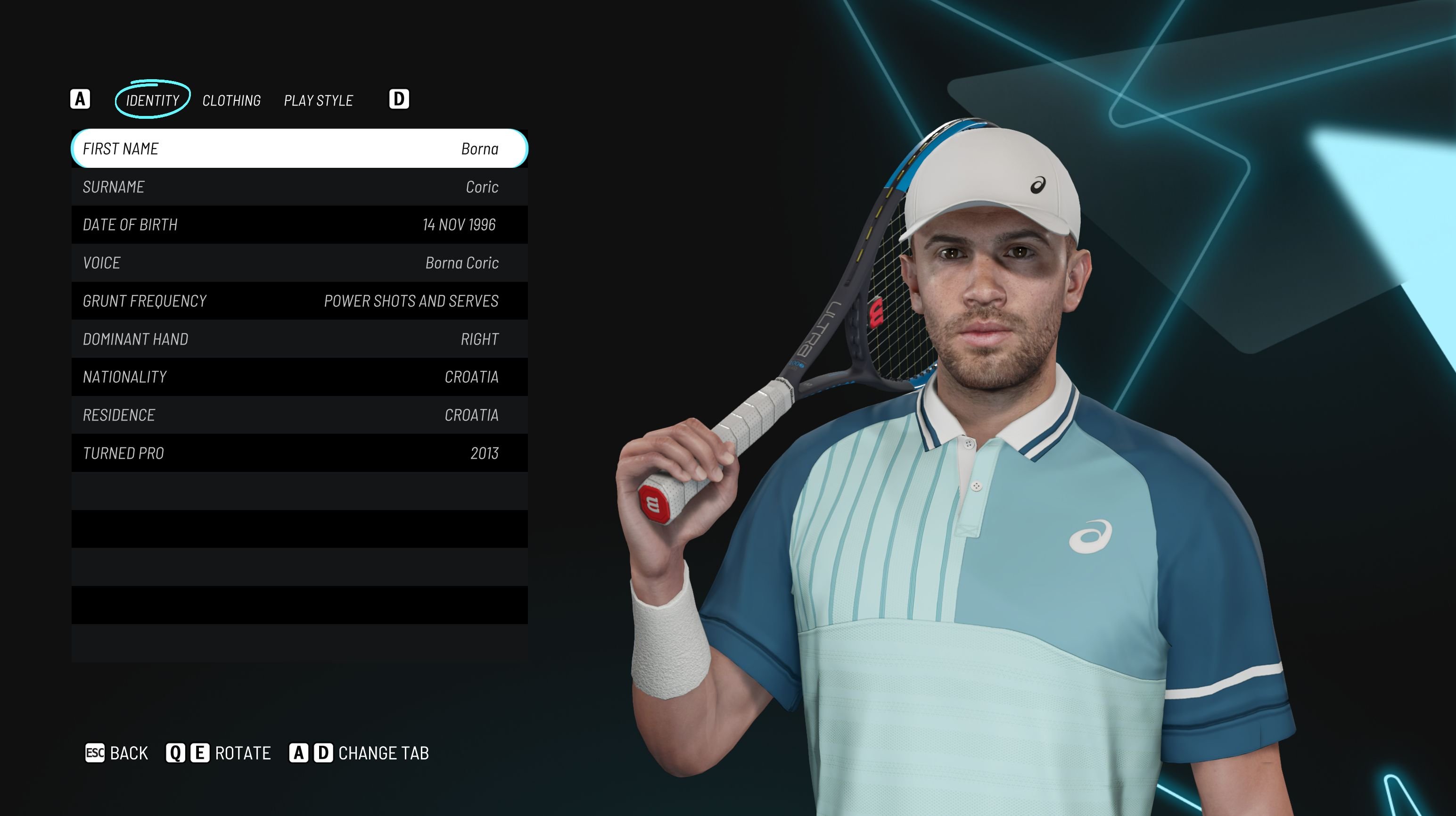
Task: Click the ESC key icon at bottom left
Action: click(x=95, y=753)
